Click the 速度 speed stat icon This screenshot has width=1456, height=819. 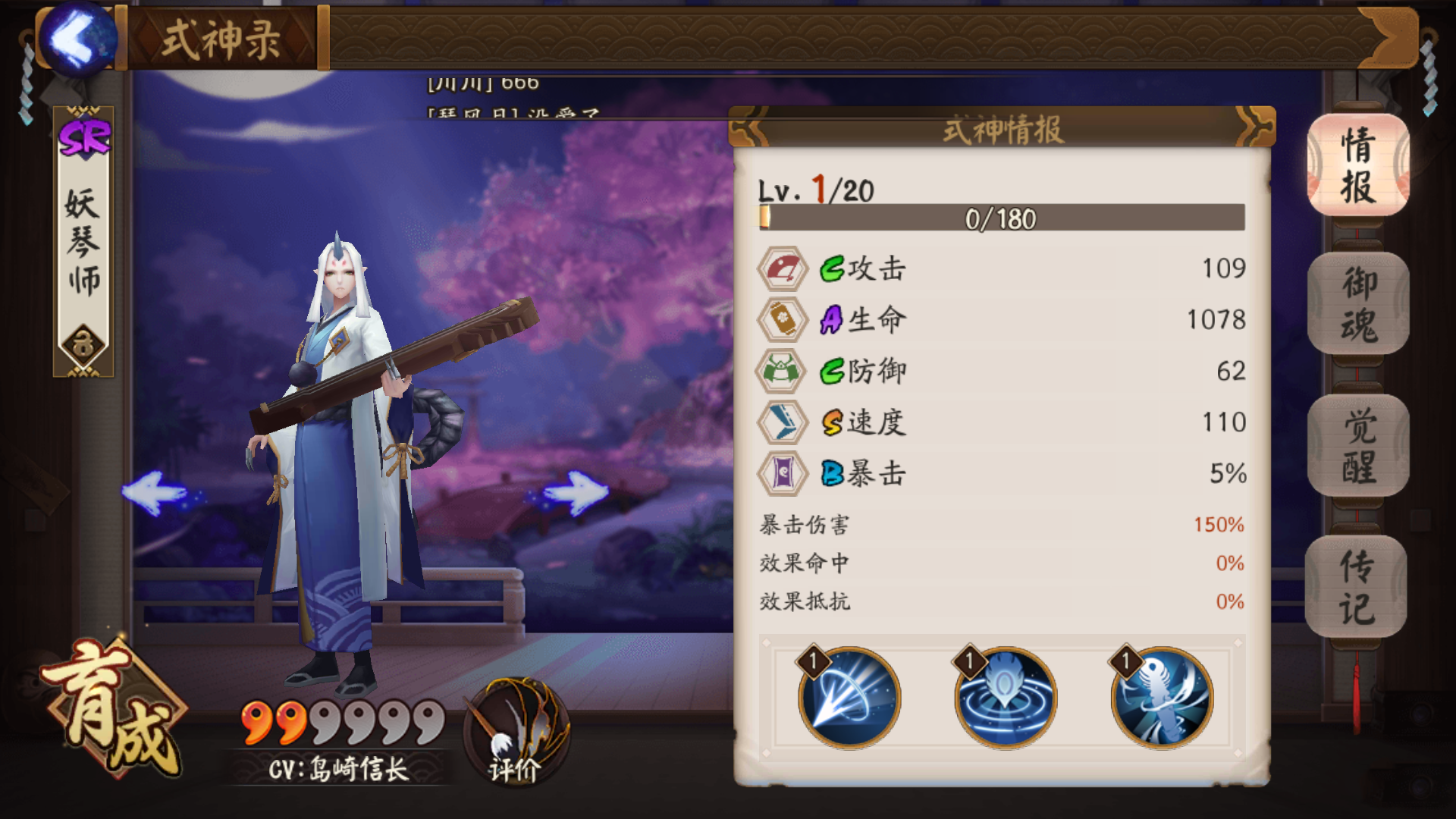tap(783, 422)
